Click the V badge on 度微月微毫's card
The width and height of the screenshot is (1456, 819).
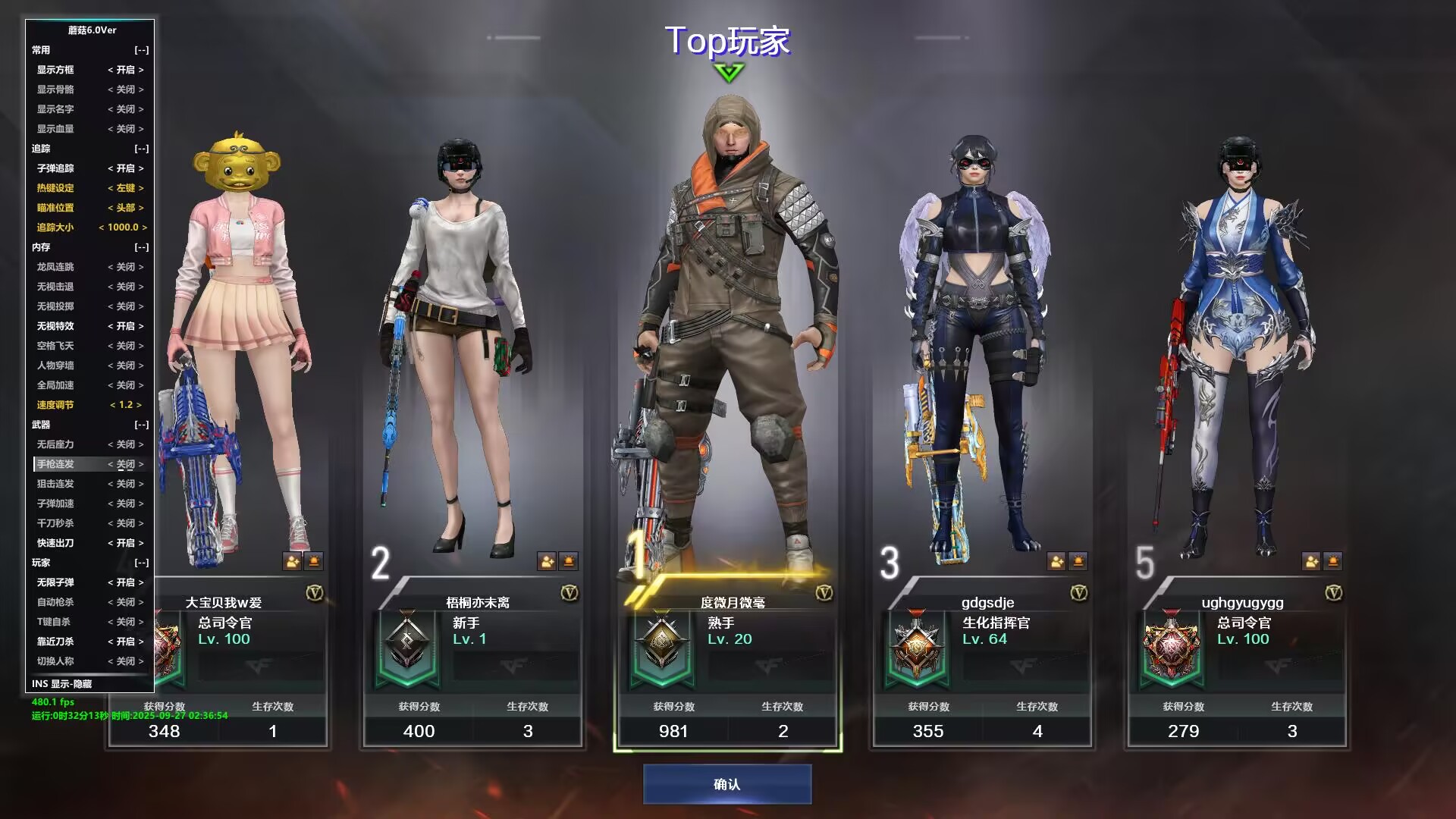(x=824, y=593)
